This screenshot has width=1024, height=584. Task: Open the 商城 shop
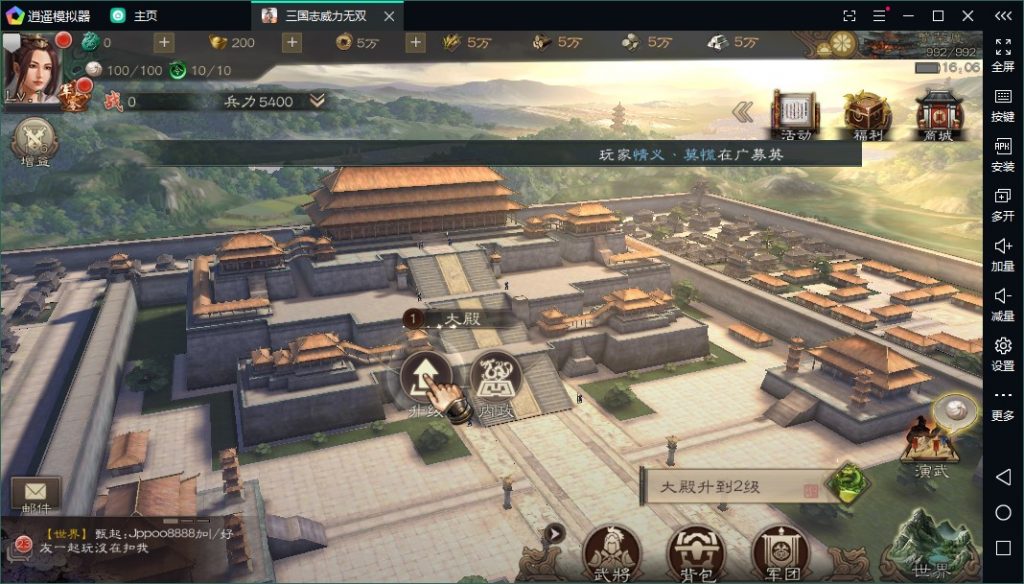(938, 114)
